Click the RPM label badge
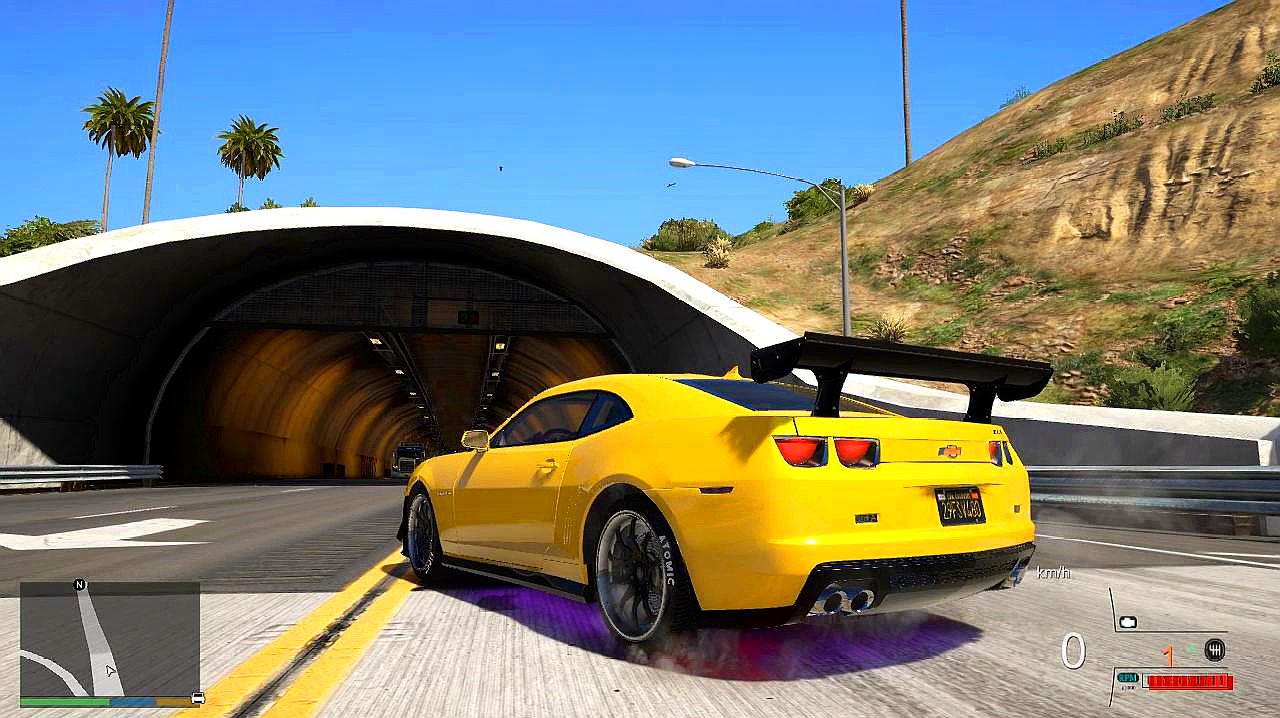The height and width of the screenshot is (718, 1280). (x=1128, y=678)
